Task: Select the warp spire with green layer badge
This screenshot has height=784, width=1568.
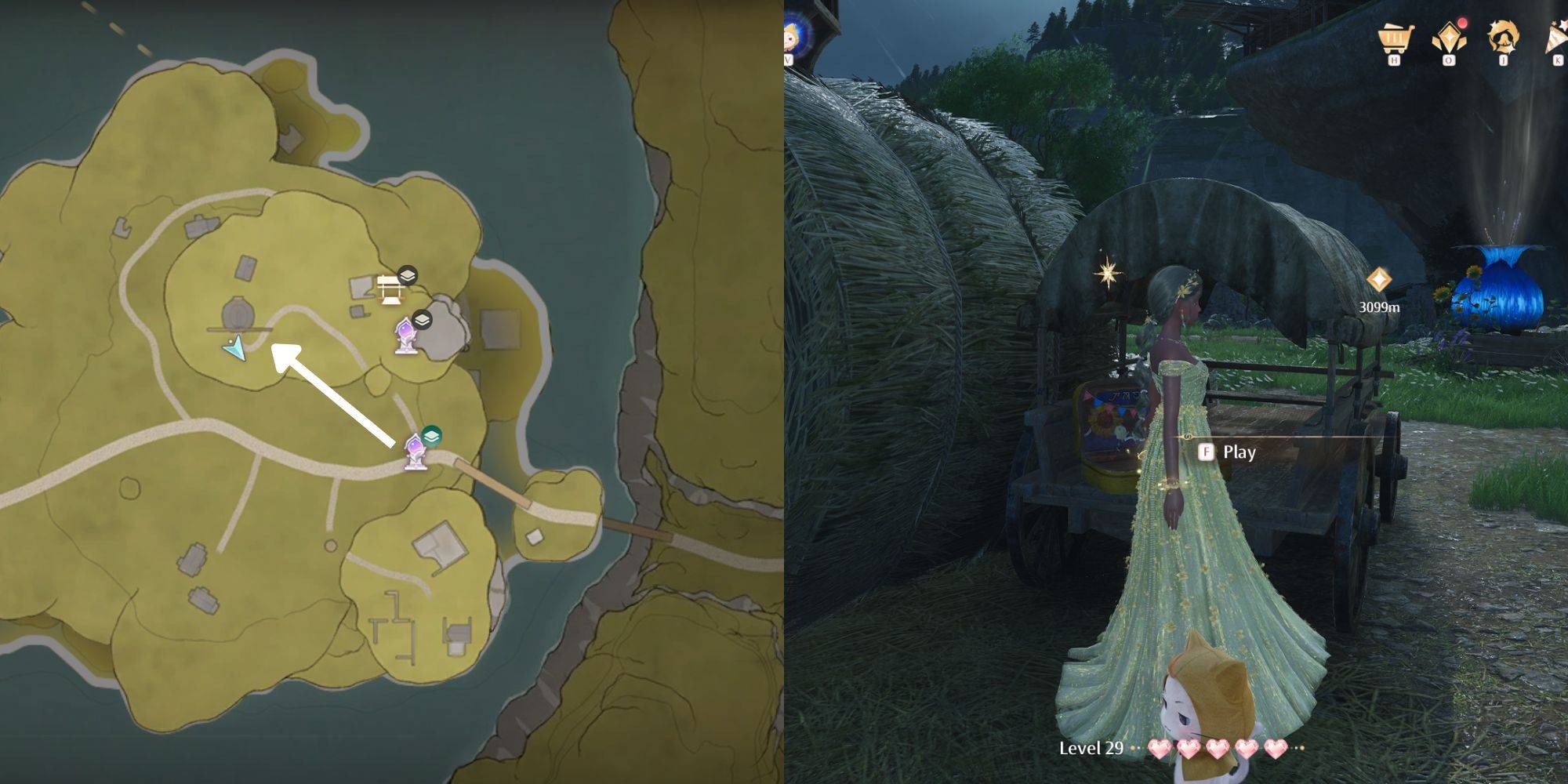Action: click(416, 452)
